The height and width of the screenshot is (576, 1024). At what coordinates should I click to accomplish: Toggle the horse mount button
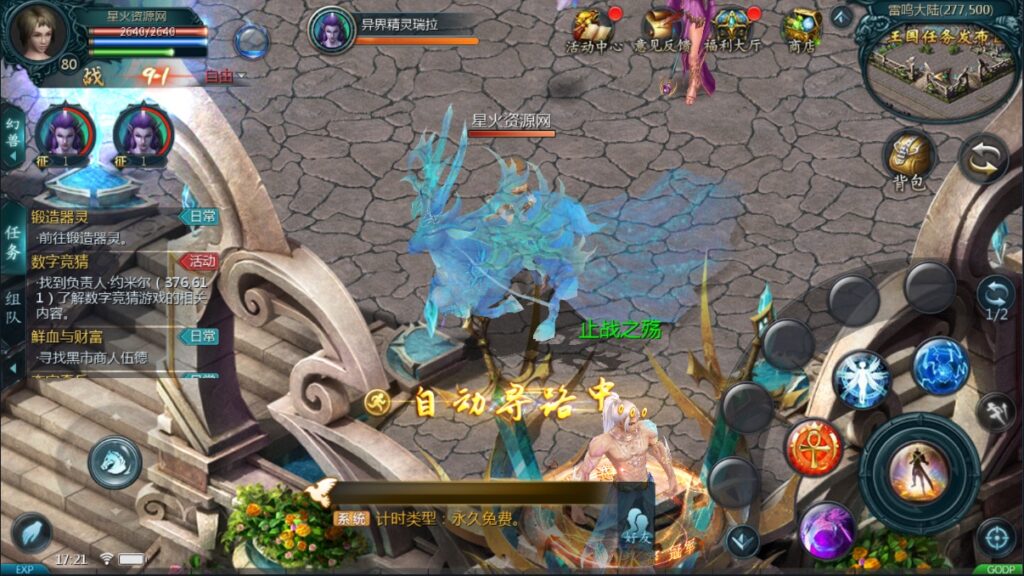114,461
